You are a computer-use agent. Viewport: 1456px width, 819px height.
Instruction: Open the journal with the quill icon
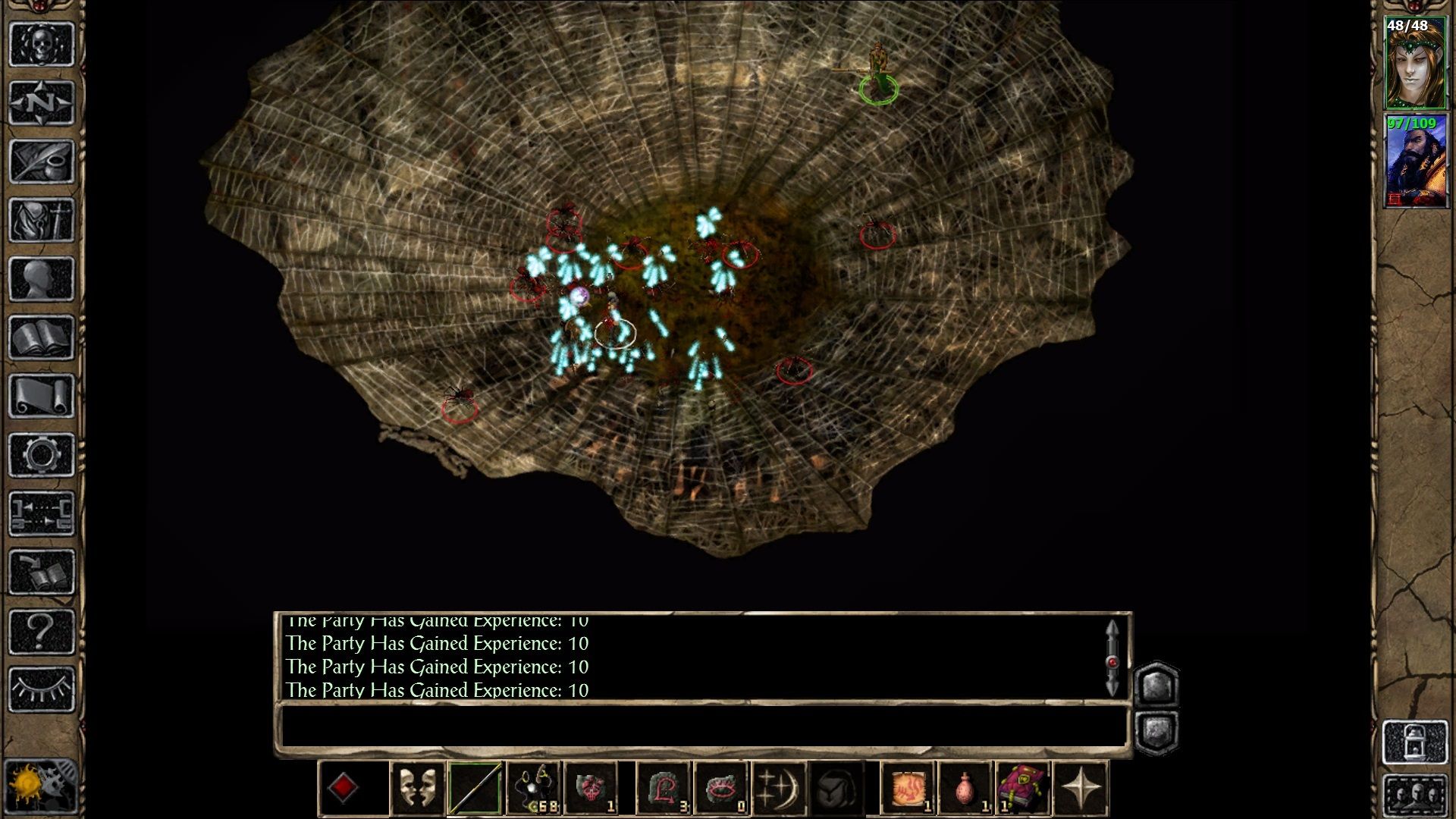click(x=42, y=162)
